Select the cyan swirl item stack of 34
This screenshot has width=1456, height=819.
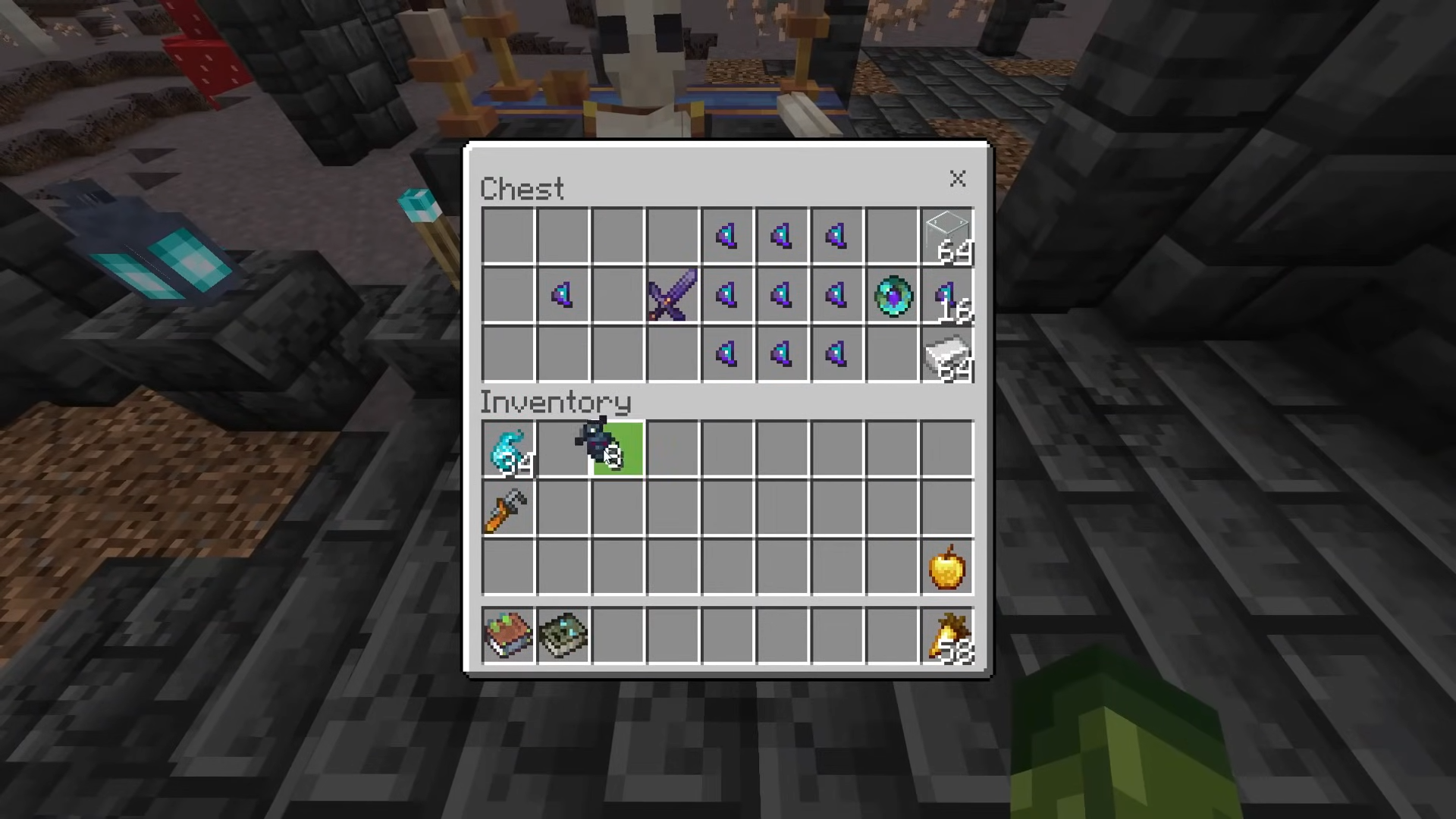[508, 450]
